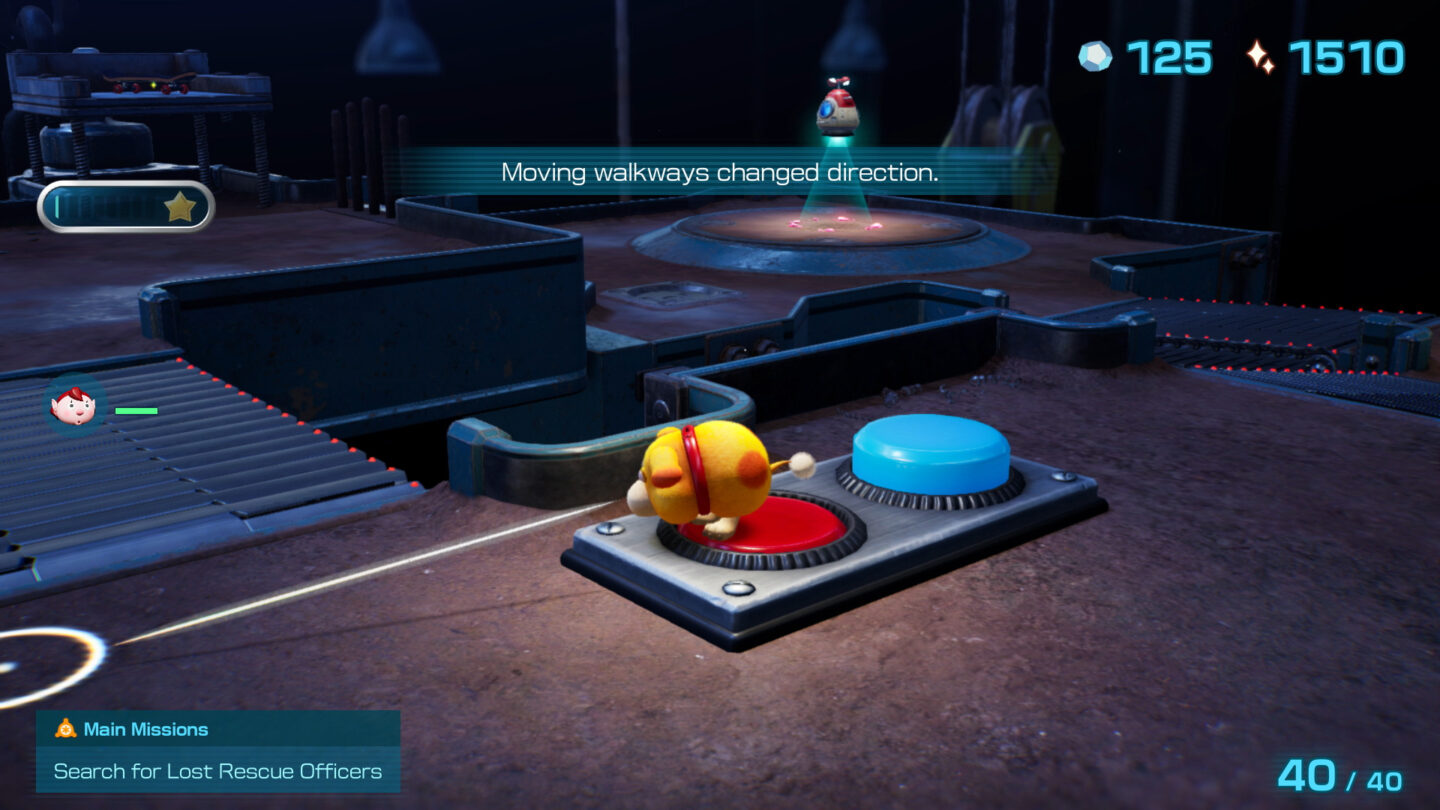The width and height of the screenshot is (1440, 810).
Task: Click the star icon on the progress gauge
Action: (182, 208)
